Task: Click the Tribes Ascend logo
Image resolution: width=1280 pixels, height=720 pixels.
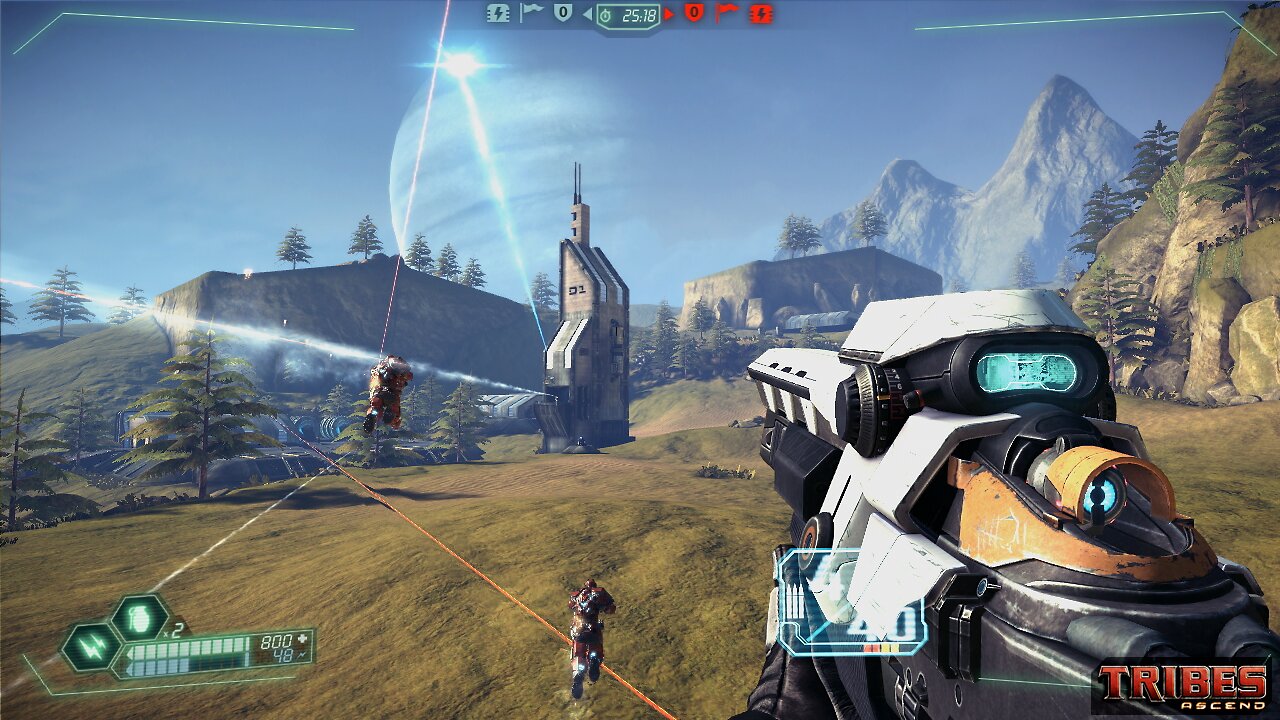Action: (x=1182, y=685)
